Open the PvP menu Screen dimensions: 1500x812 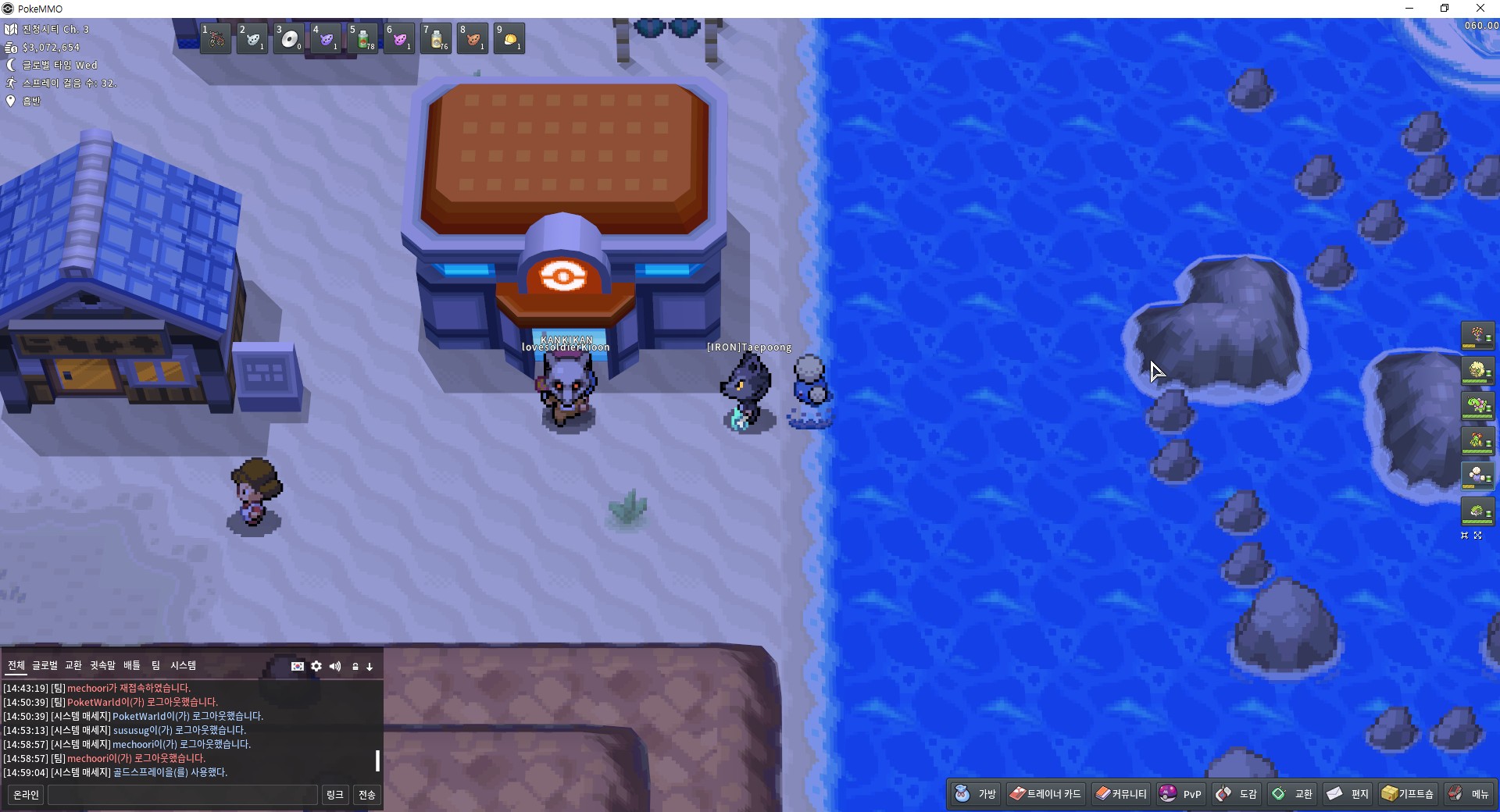click(1180, 794)
